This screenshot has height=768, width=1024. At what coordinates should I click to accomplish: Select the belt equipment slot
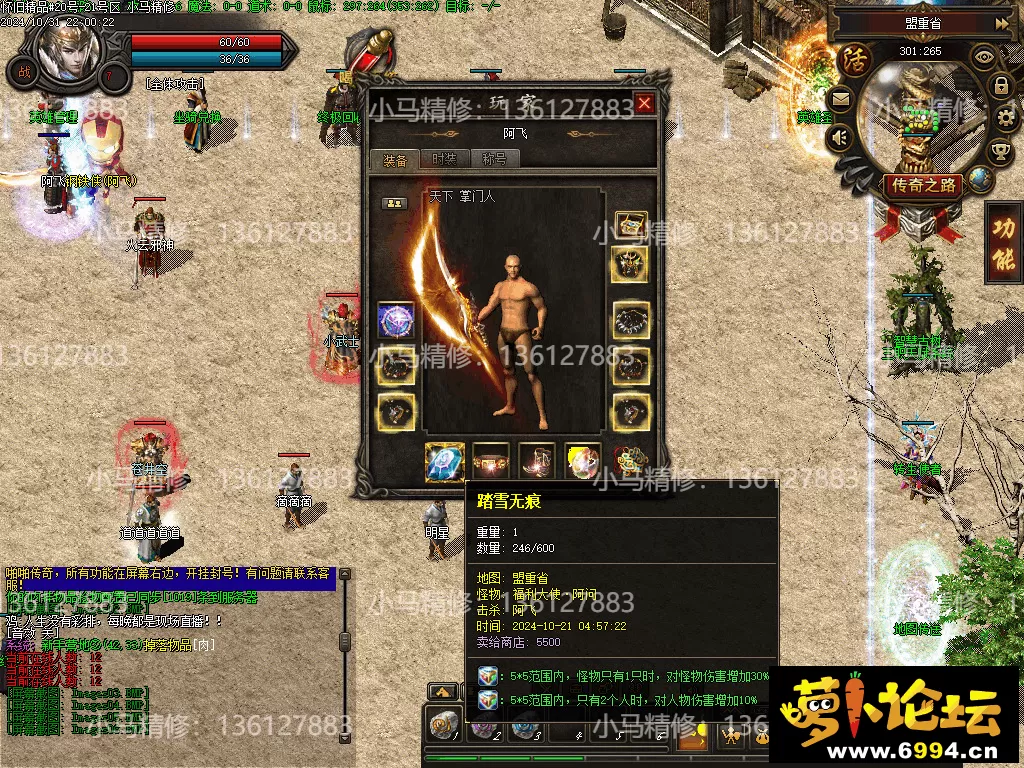tap(490, 461)
